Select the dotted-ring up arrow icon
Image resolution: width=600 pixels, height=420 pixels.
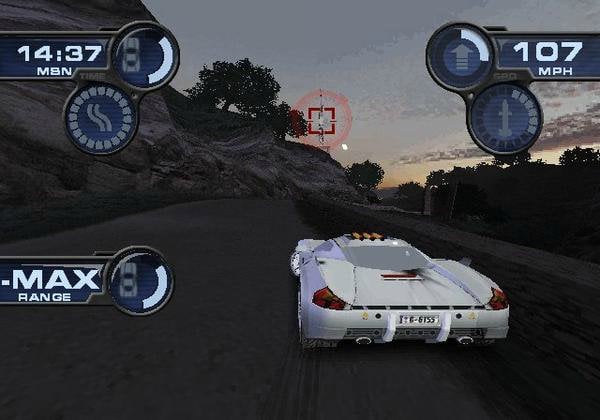[504, 117]
